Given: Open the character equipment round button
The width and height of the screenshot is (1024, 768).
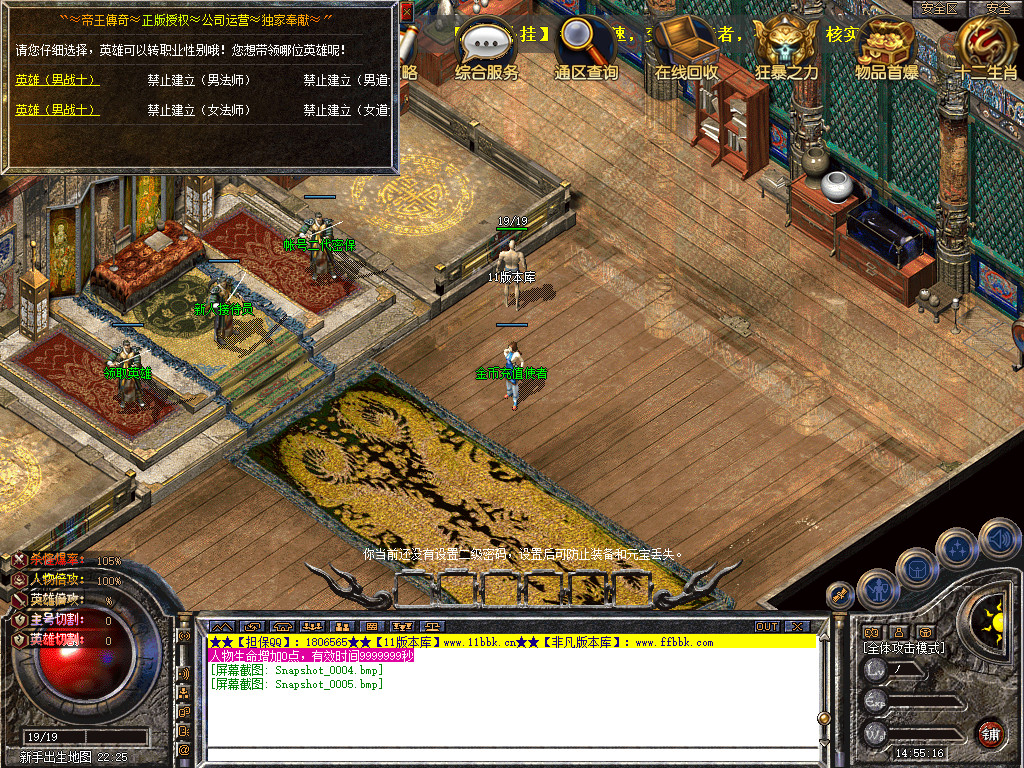Looking at the screenshot, I should (877, 590).
